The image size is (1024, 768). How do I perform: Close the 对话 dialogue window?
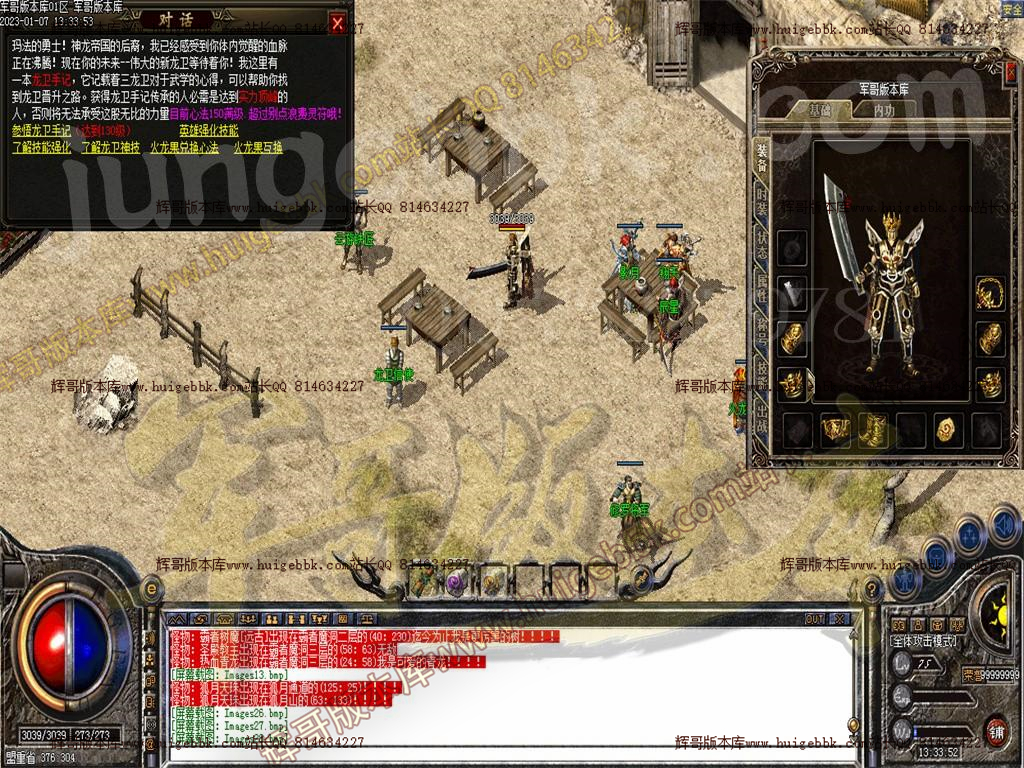pos(338,23)
